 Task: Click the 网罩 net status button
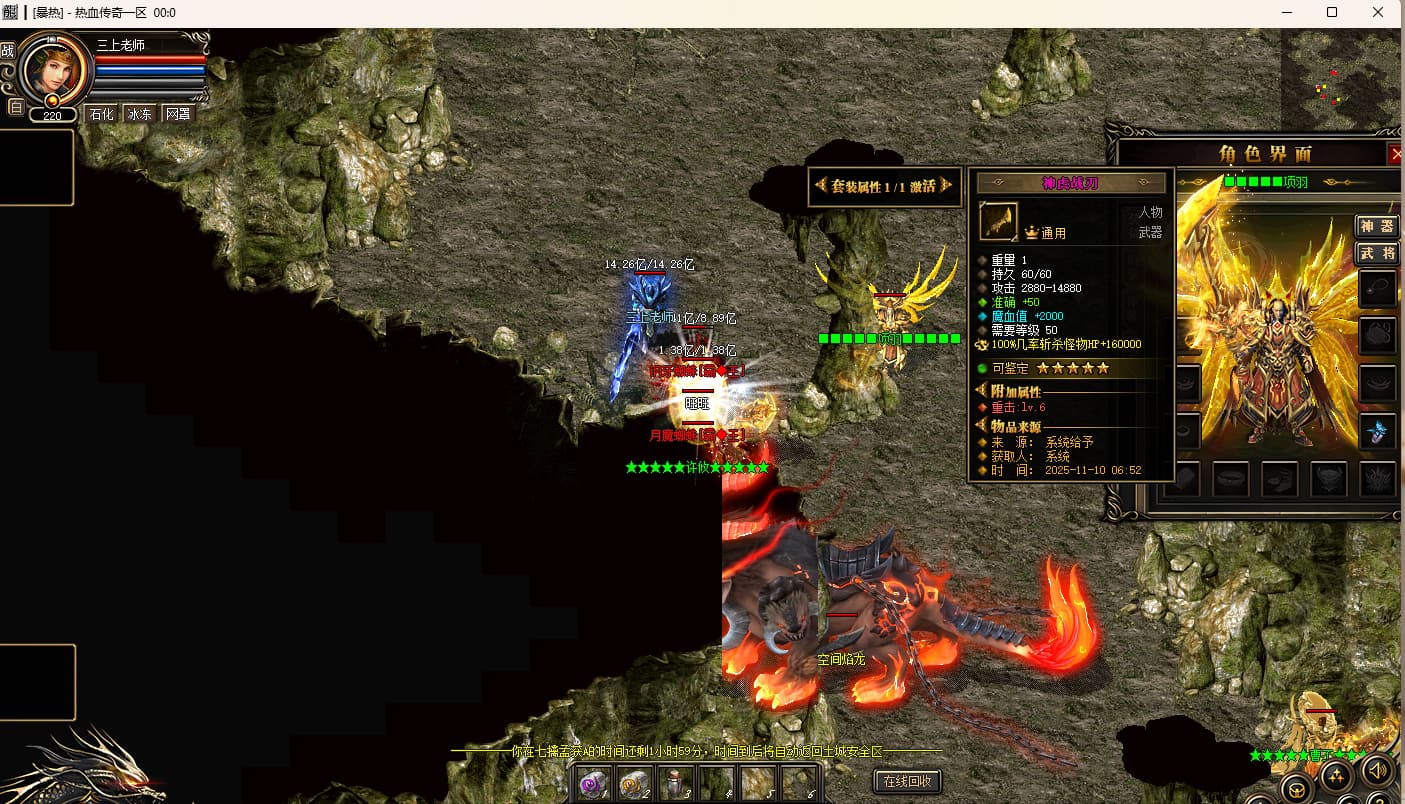178,114
